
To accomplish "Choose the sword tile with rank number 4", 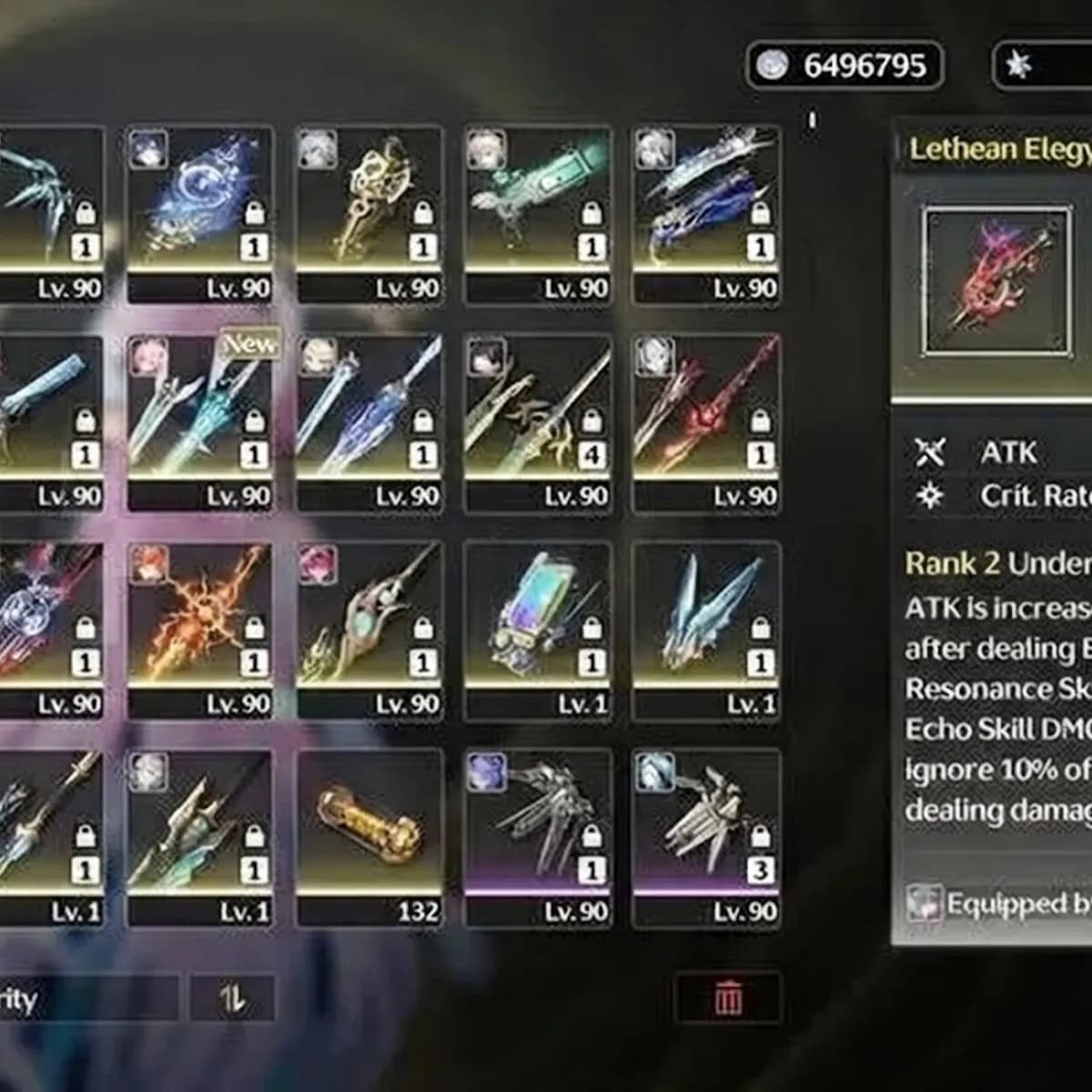I will click(x=539, y=409).
